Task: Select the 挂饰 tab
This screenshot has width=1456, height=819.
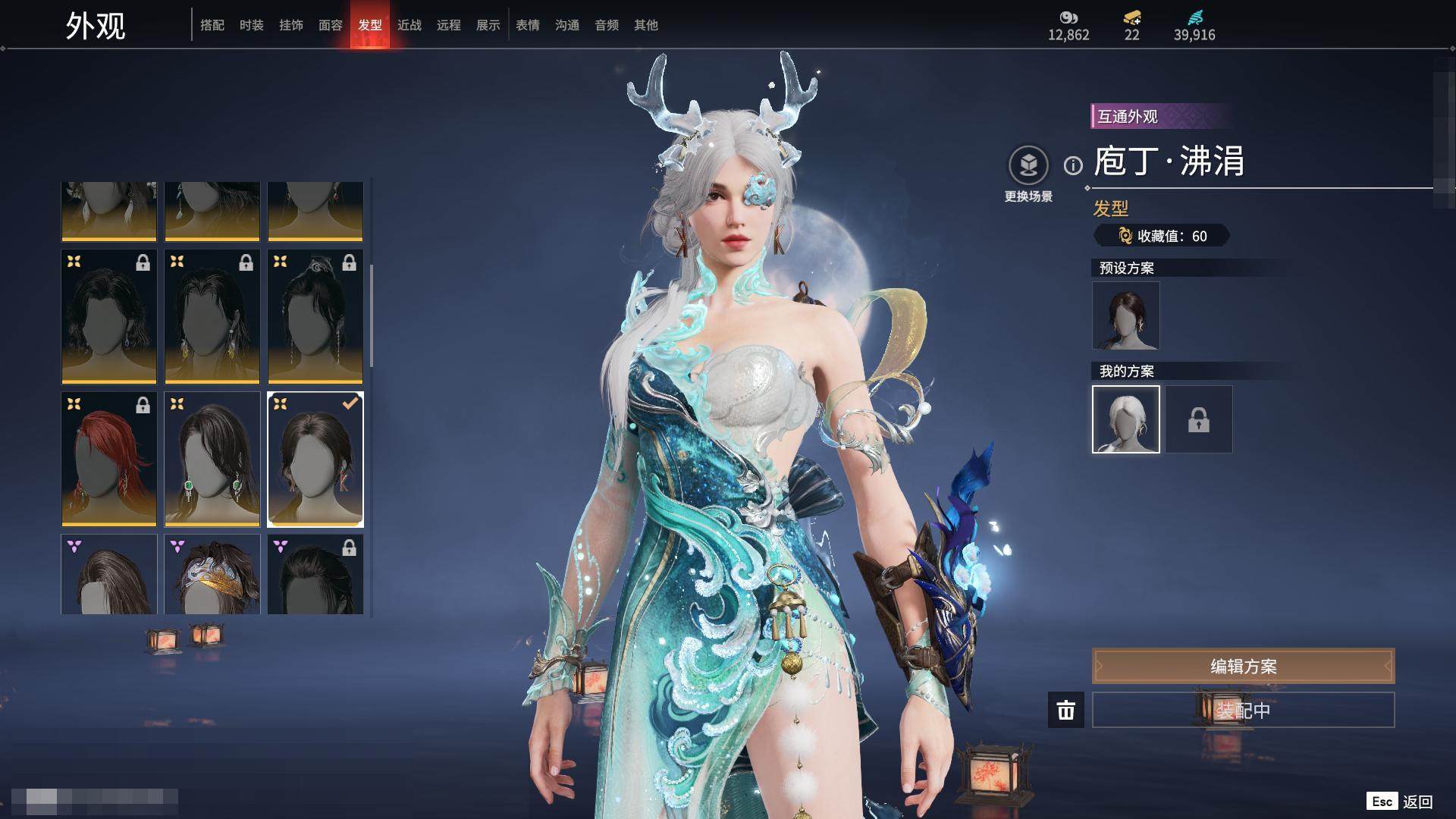Action: coord(291,25)
